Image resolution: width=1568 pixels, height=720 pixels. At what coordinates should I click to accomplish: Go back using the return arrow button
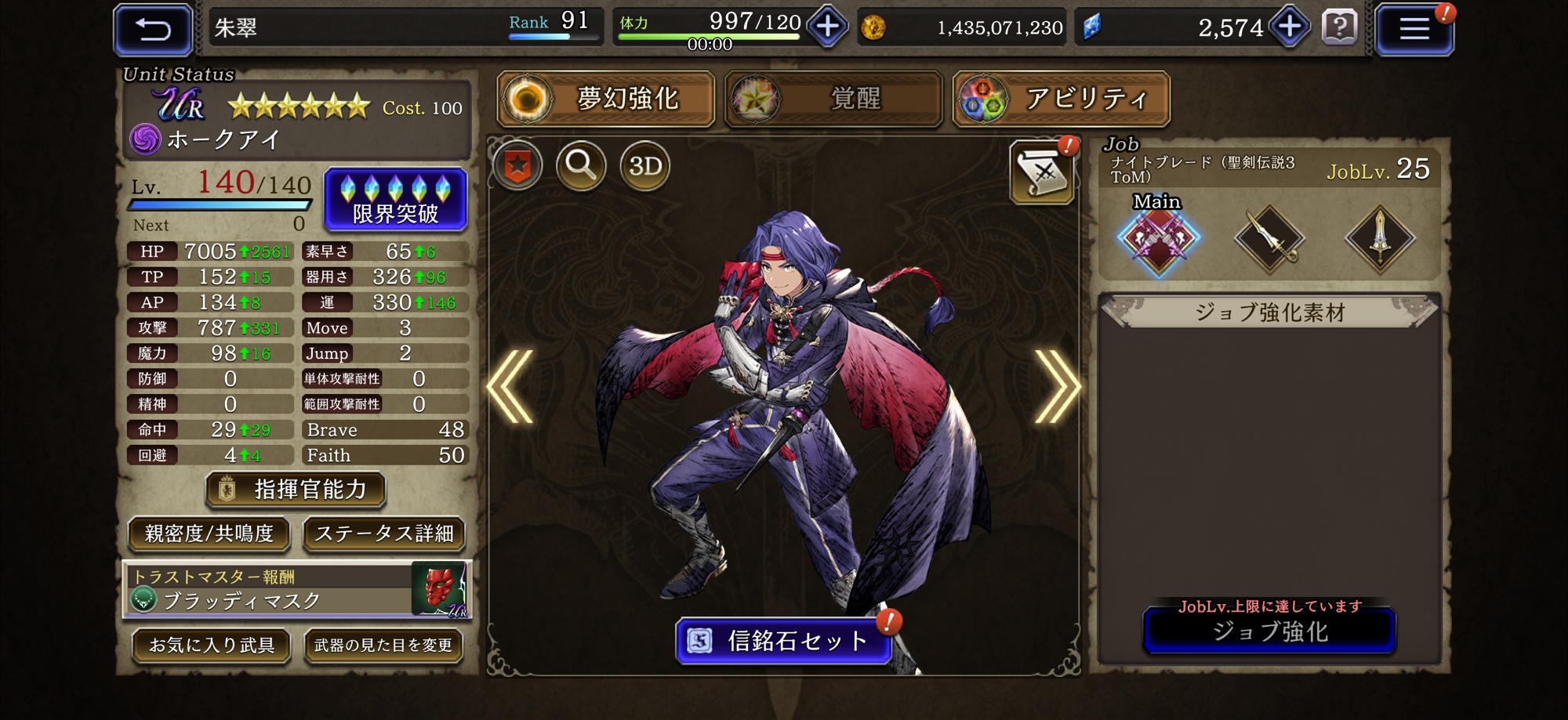pos(153,30)
